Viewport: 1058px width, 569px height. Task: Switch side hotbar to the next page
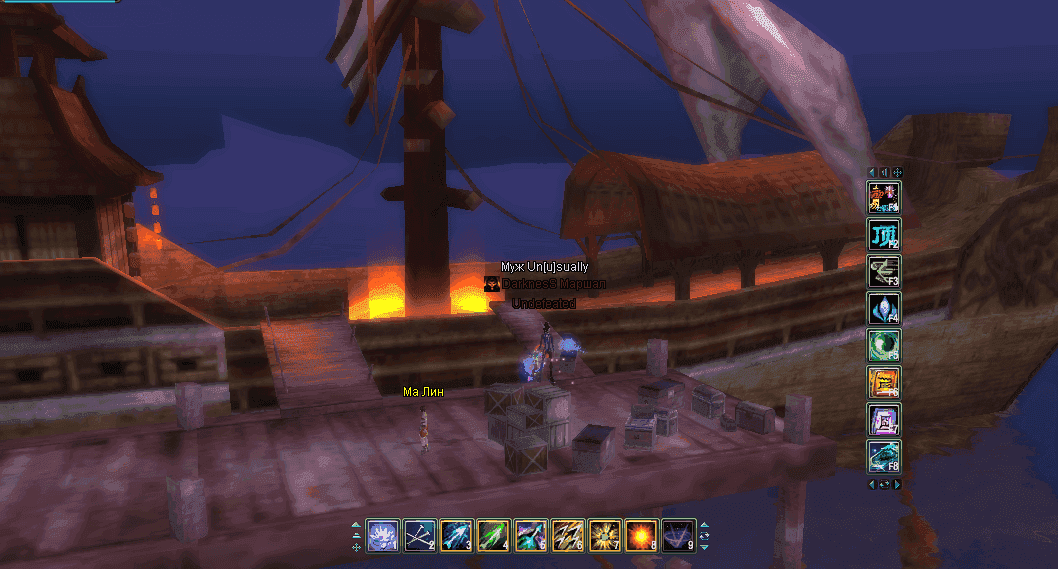897,484
